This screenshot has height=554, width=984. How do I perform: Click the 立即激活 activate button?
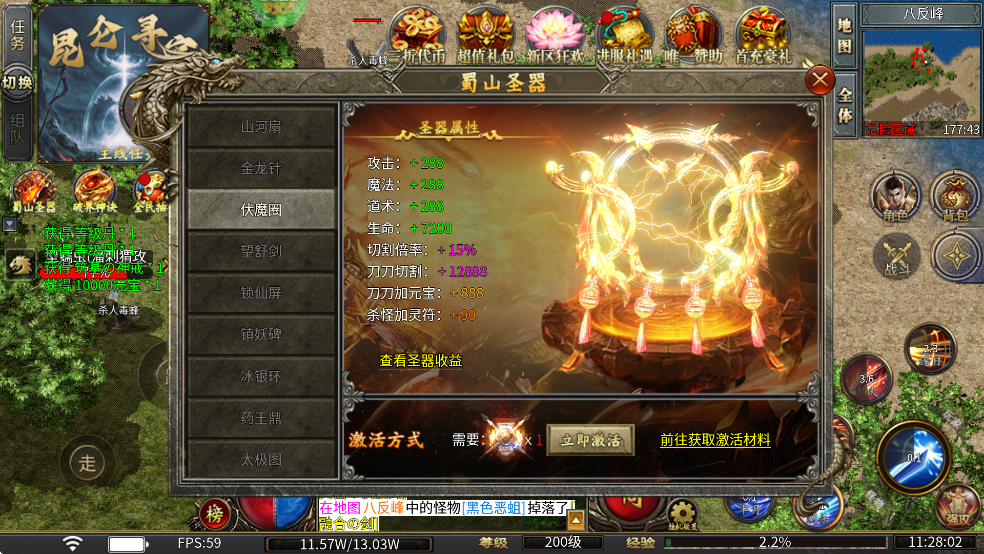tap(590, 440)
